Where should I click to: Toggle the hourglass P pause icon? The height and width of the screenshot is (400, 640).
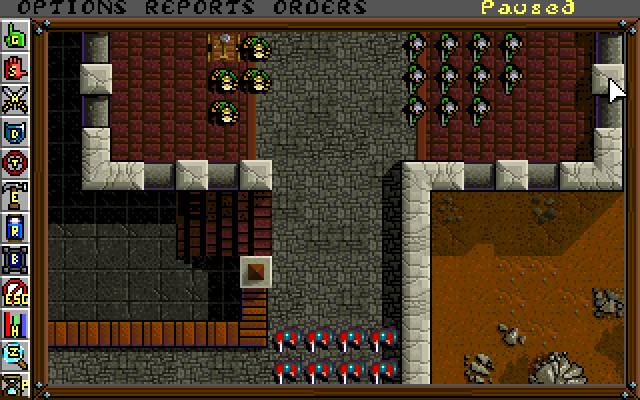(x=16, y=381)
